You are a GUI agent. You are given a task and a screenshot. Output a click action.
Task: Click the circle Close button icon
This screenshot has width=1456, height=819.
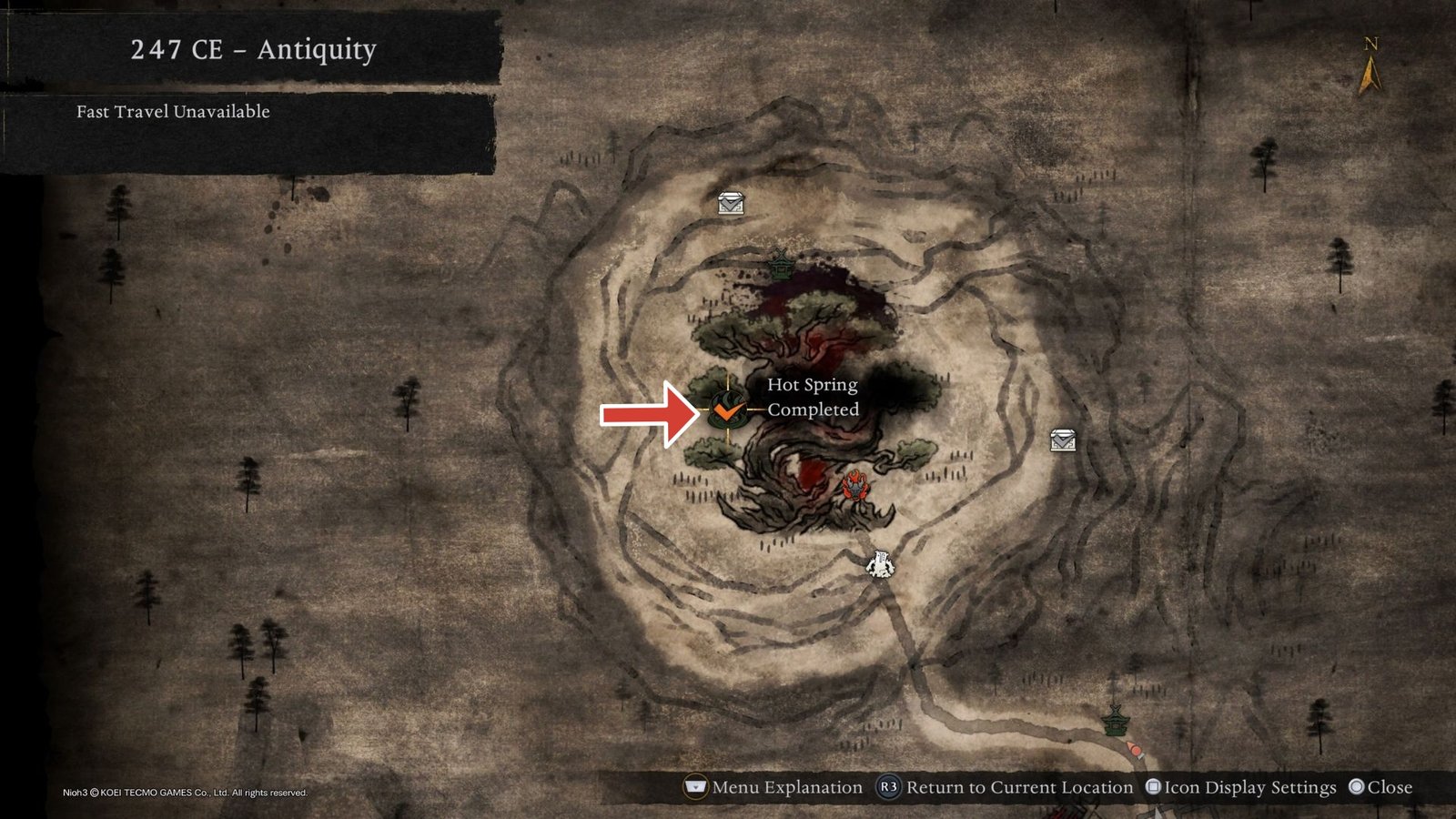1357,788
